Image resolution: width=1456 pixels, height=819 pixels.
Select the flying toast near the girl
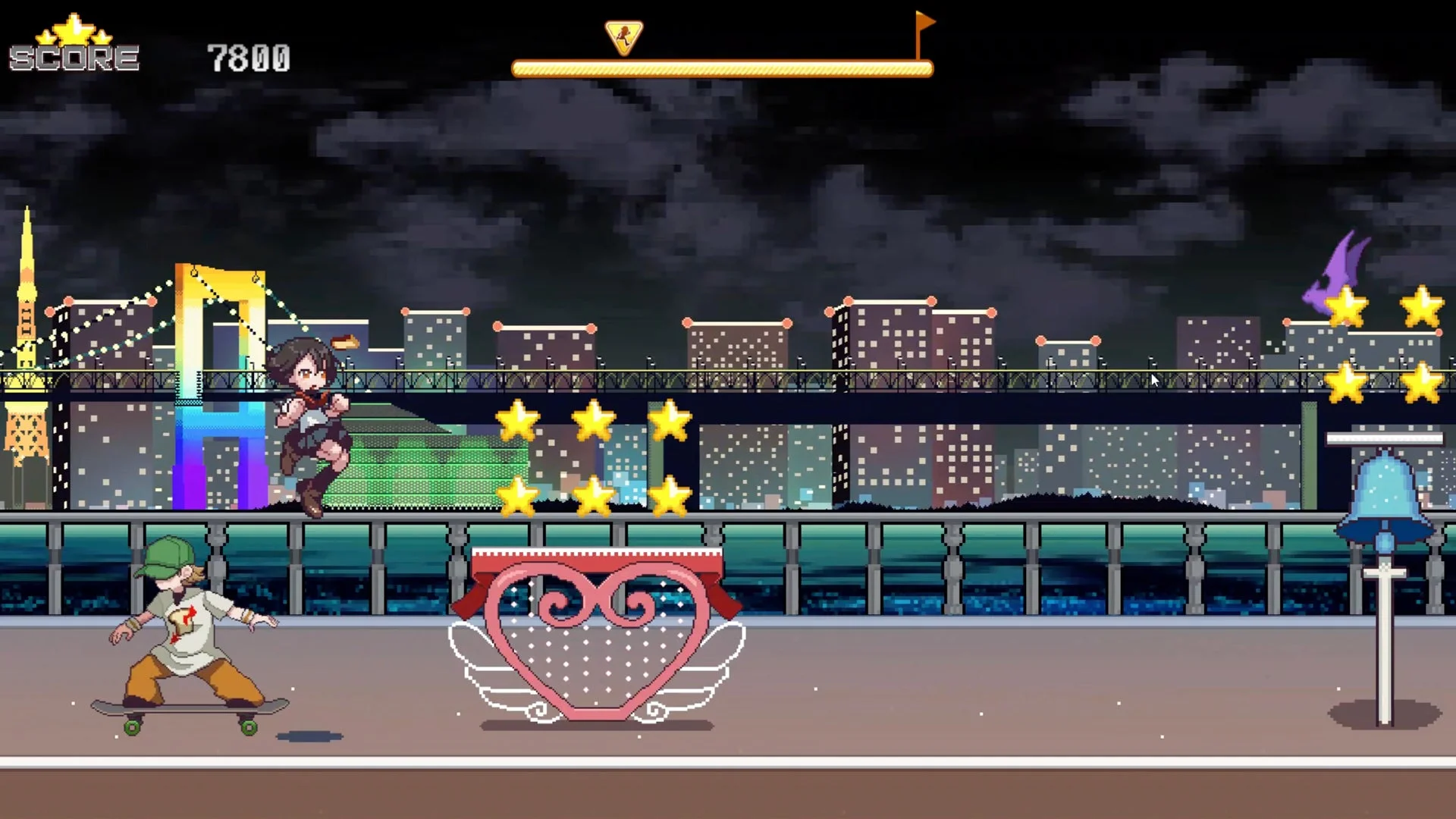pos(347,342)
